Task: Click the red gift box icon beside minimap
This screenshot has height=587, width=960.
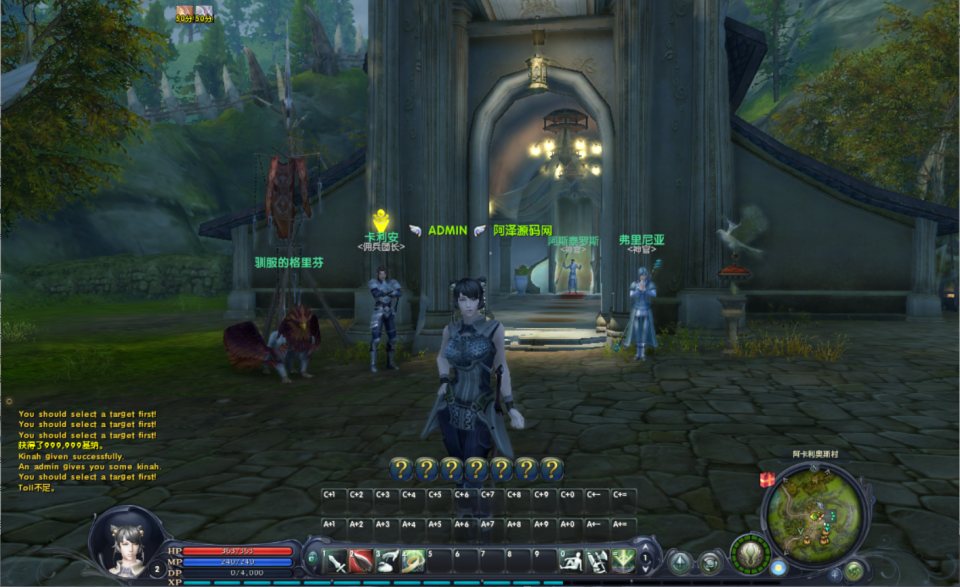Action: pyautogui.click(x=768, y=480)
